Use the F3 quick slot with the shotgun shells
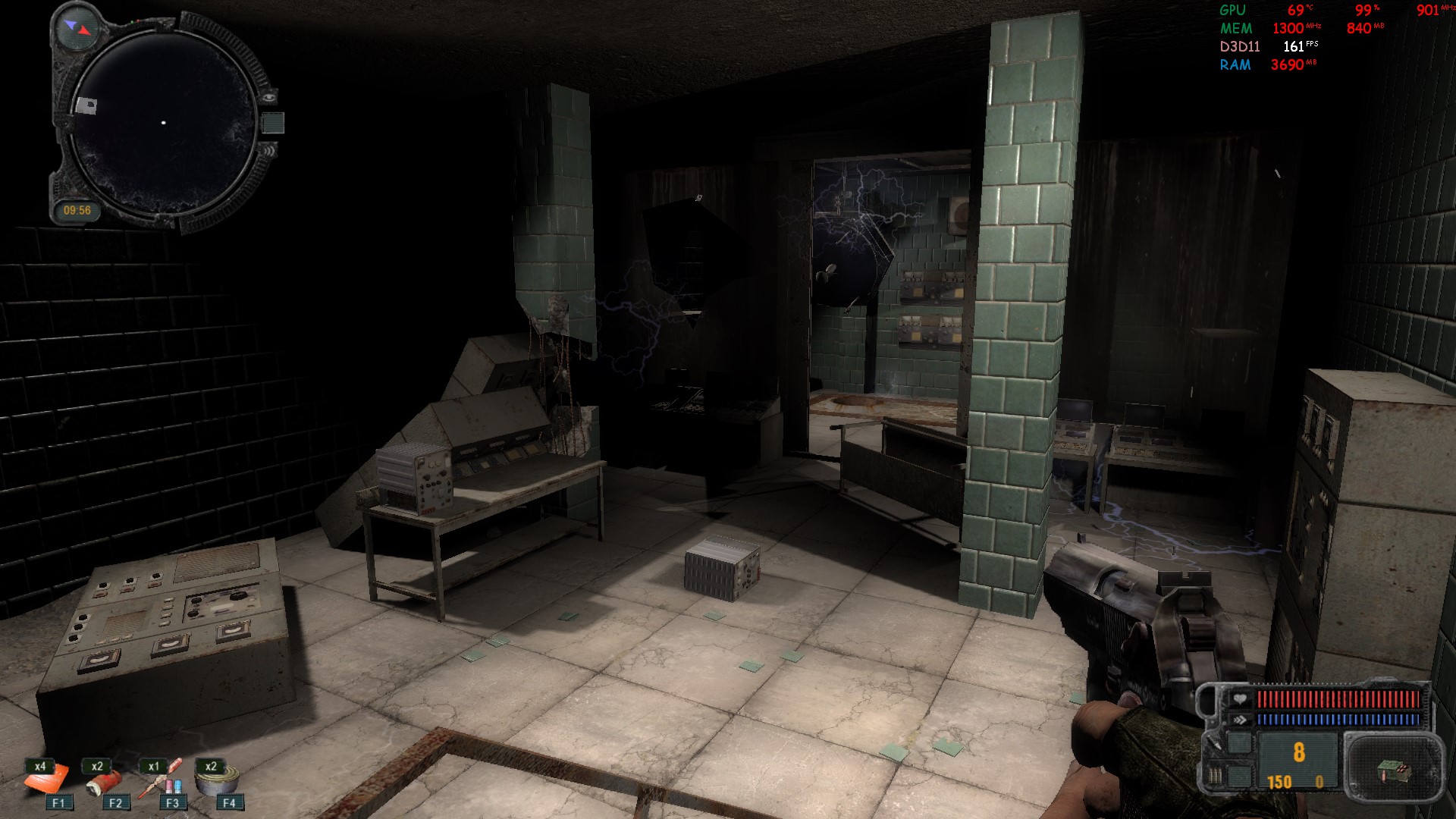Viewport: 1456px width, 819px height. (x=161, y=780)
